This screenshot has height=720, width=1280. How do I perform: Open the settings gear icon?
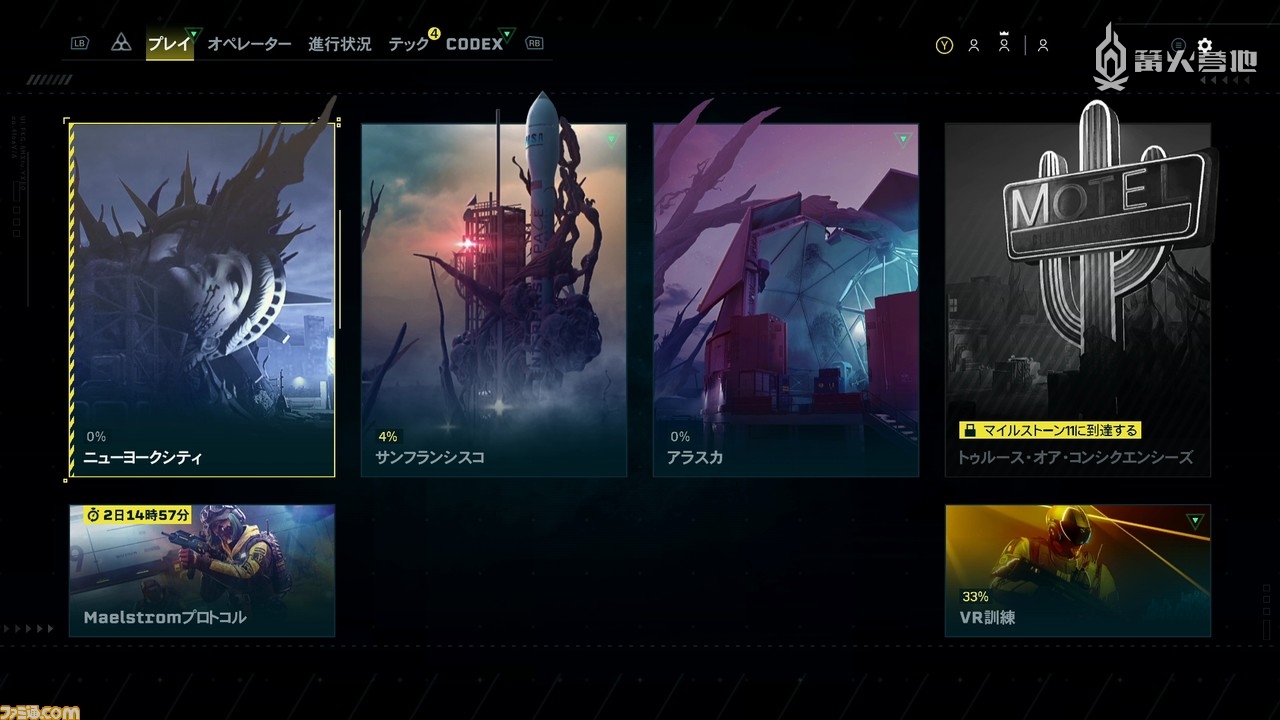coord(1205,44)
